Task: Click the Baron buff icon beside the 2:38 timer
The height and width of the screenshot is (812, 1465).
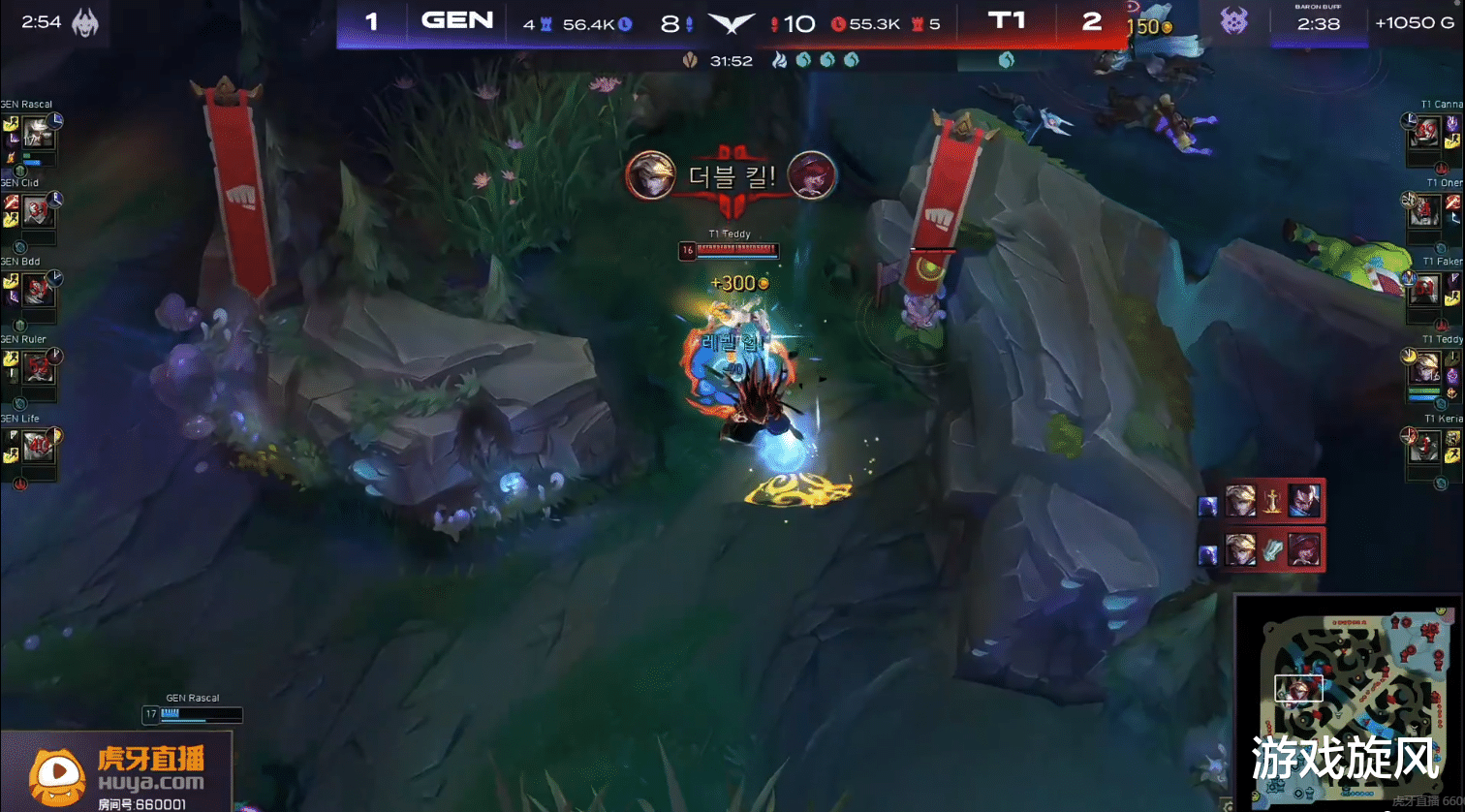Action: pyautogui.click(x=1233, y=21)
